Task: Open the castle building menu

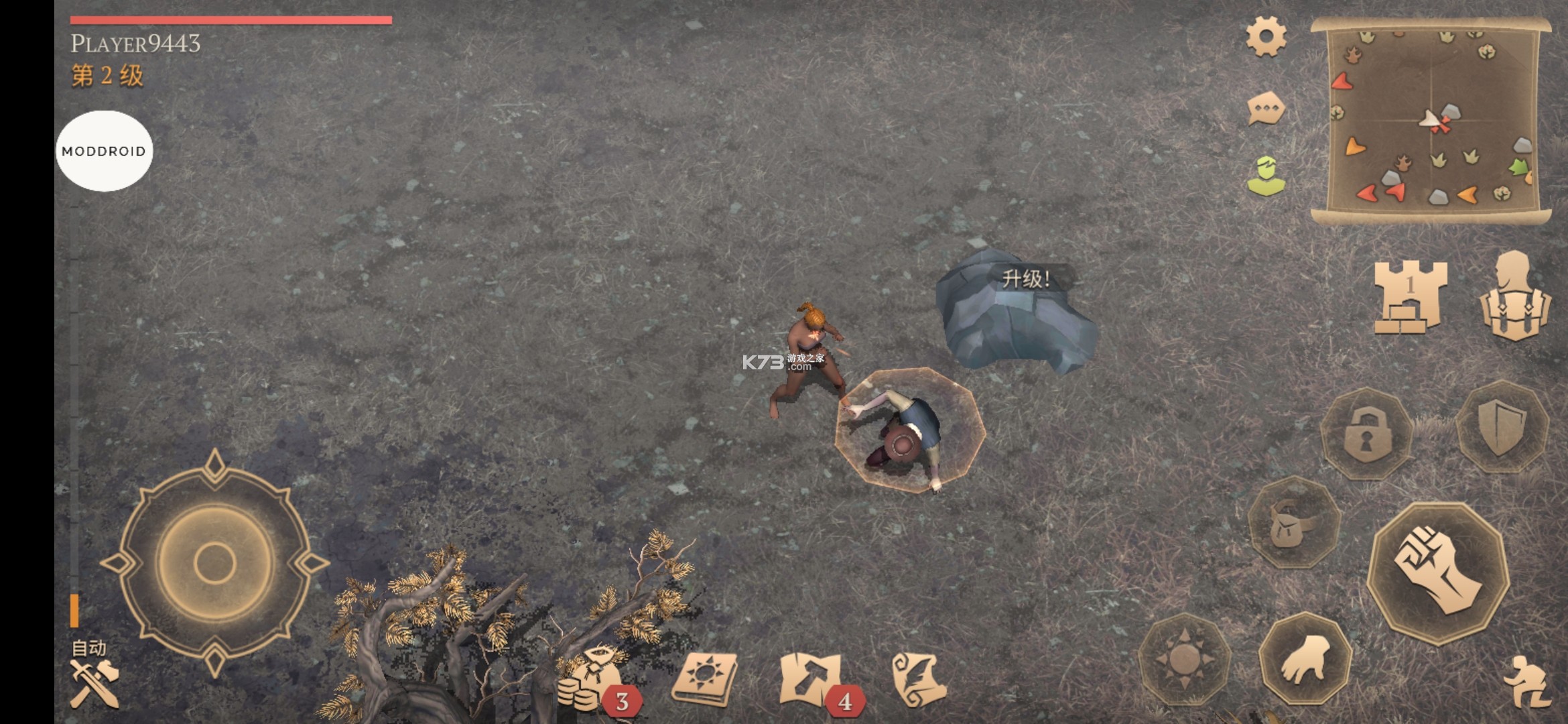Action: click(x=1410, y=297)
